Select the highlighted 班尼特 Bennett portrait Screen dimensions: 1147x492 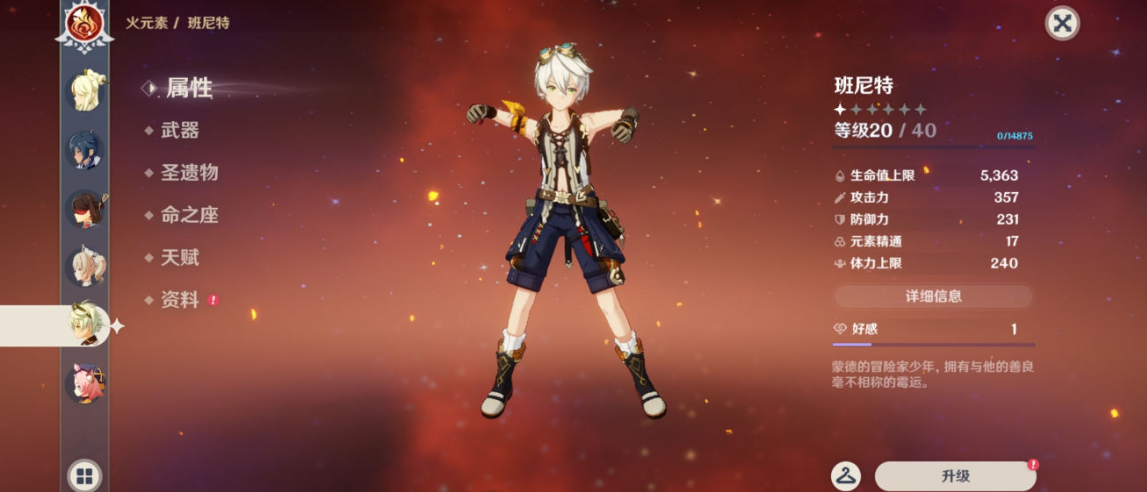click(x=84, y=325)
